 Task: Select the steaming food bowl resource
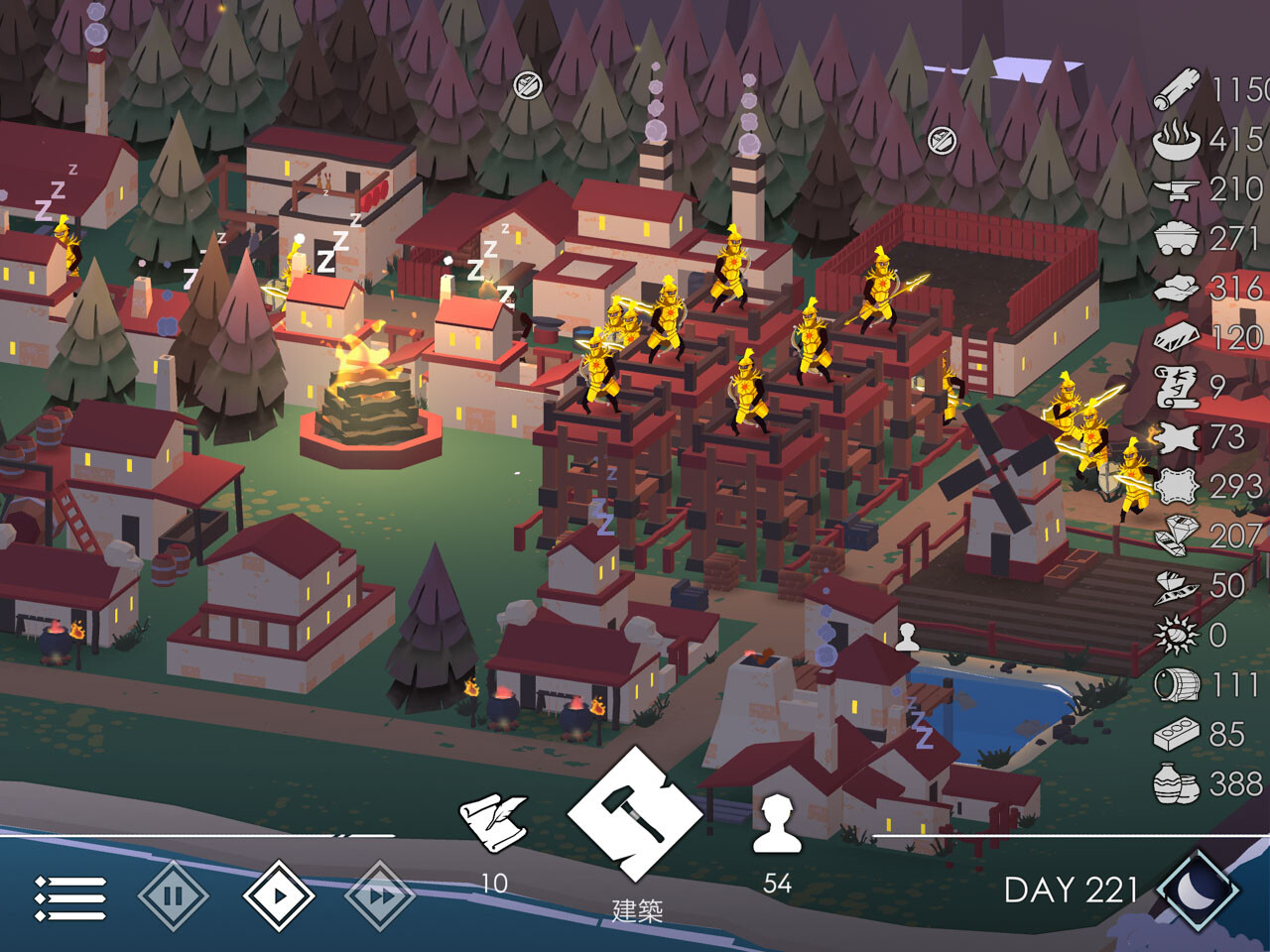[1177, 140]
